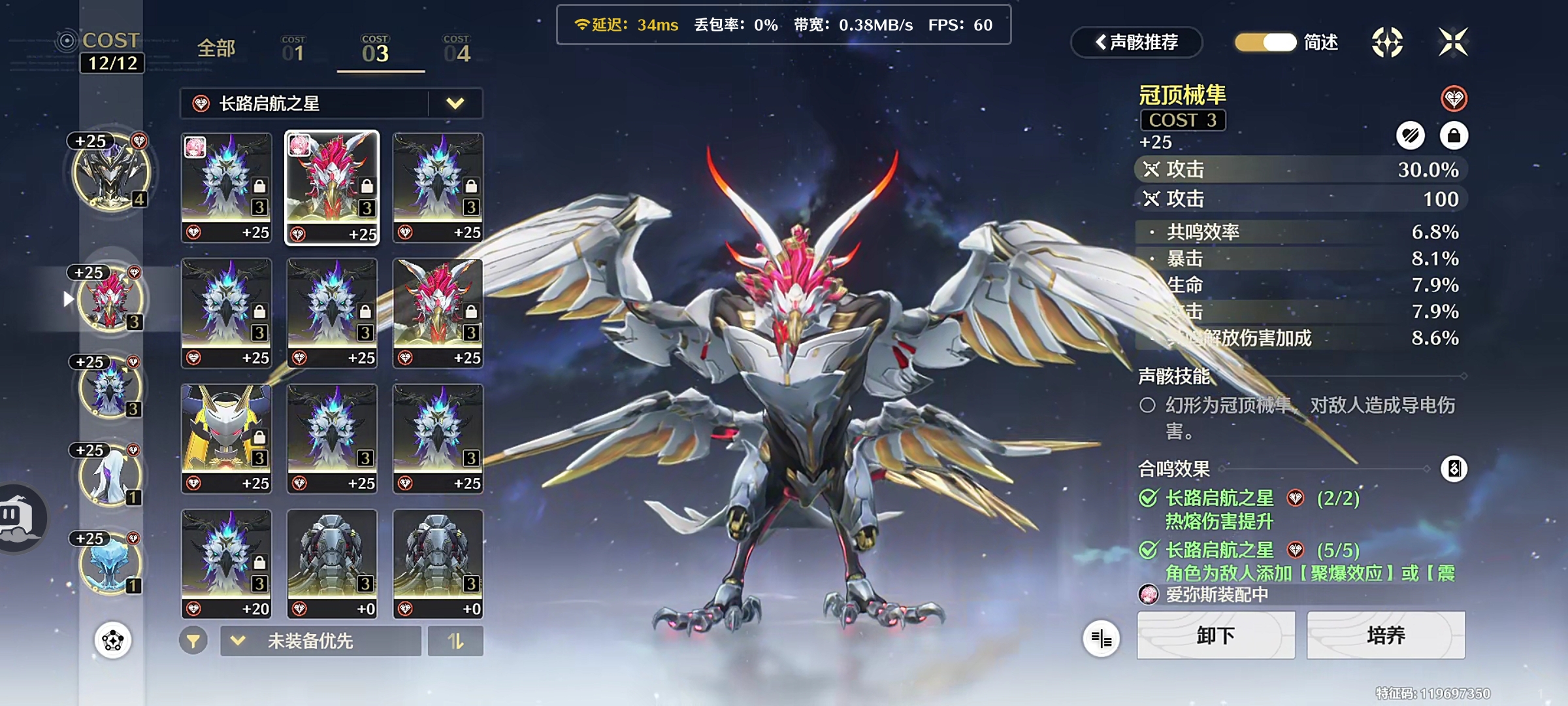Click the yellow funnel filter button
The image size is (1568, 706).
tap(193, 641)
